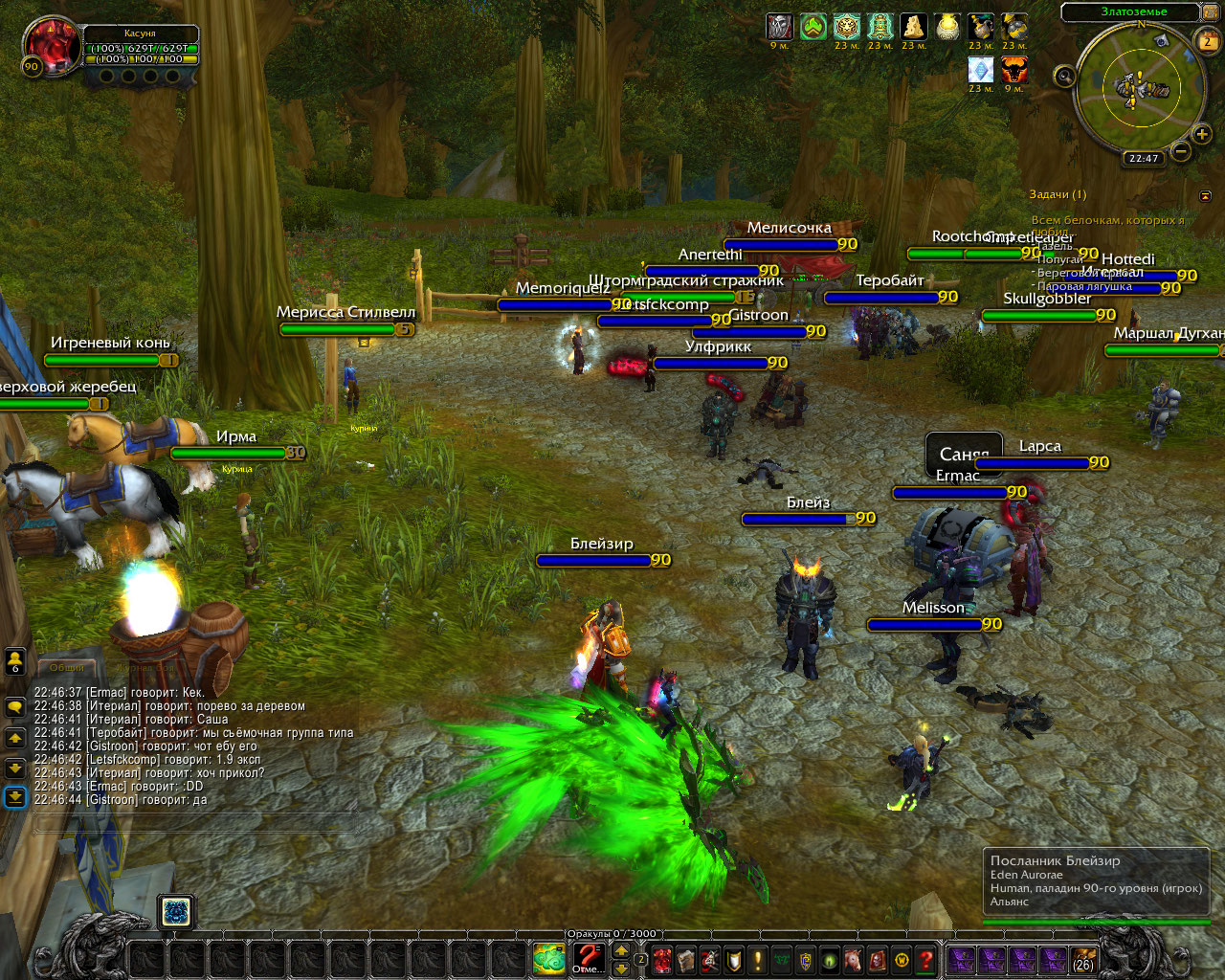The width and height of the screenshot is (1225, 980).
Task: Open the chat speech bubble menu
Action: point(15,707)
